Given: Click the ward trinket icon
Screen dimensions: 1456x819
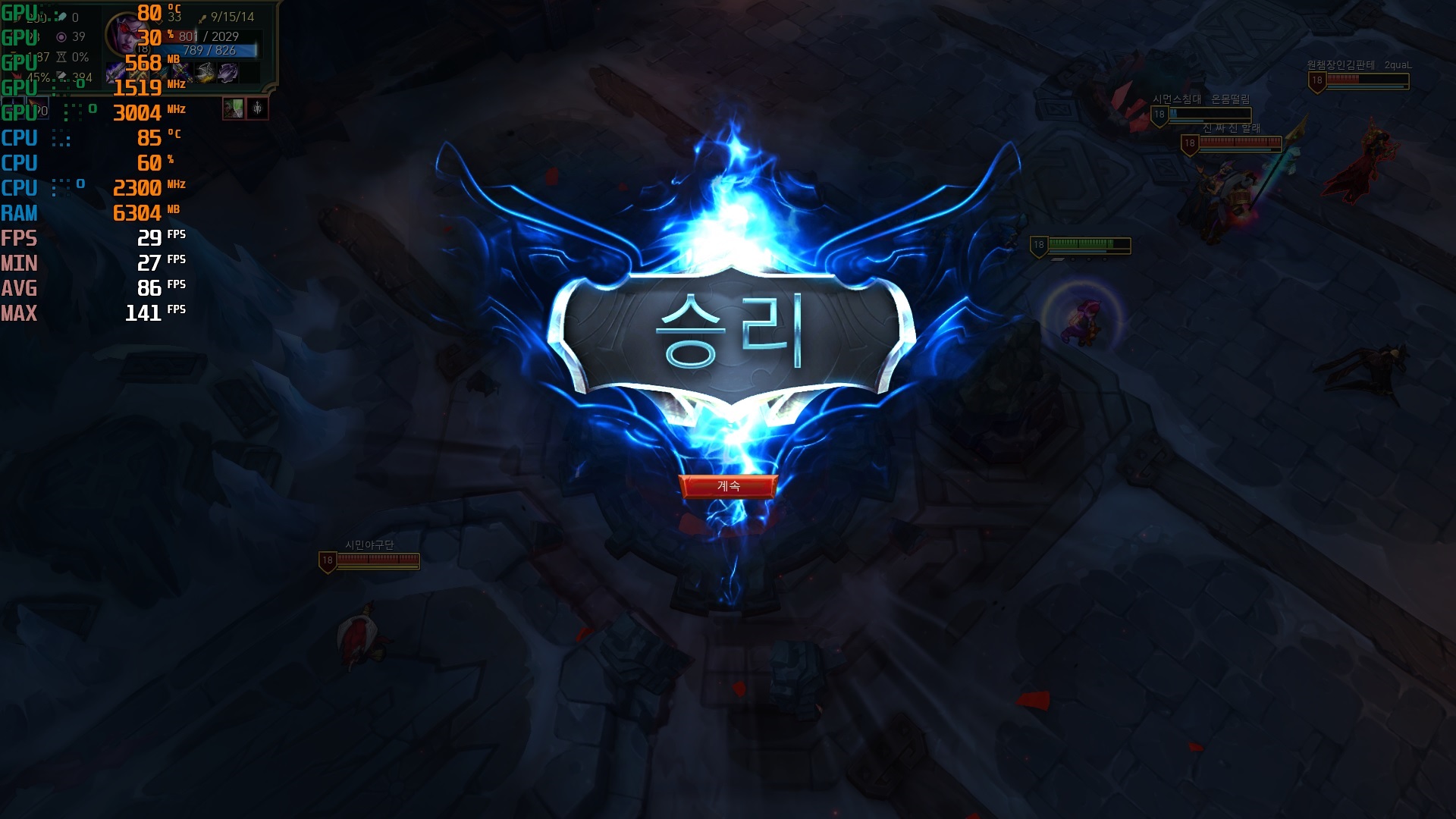Looking at the screenshot, I should click(258, 109).
